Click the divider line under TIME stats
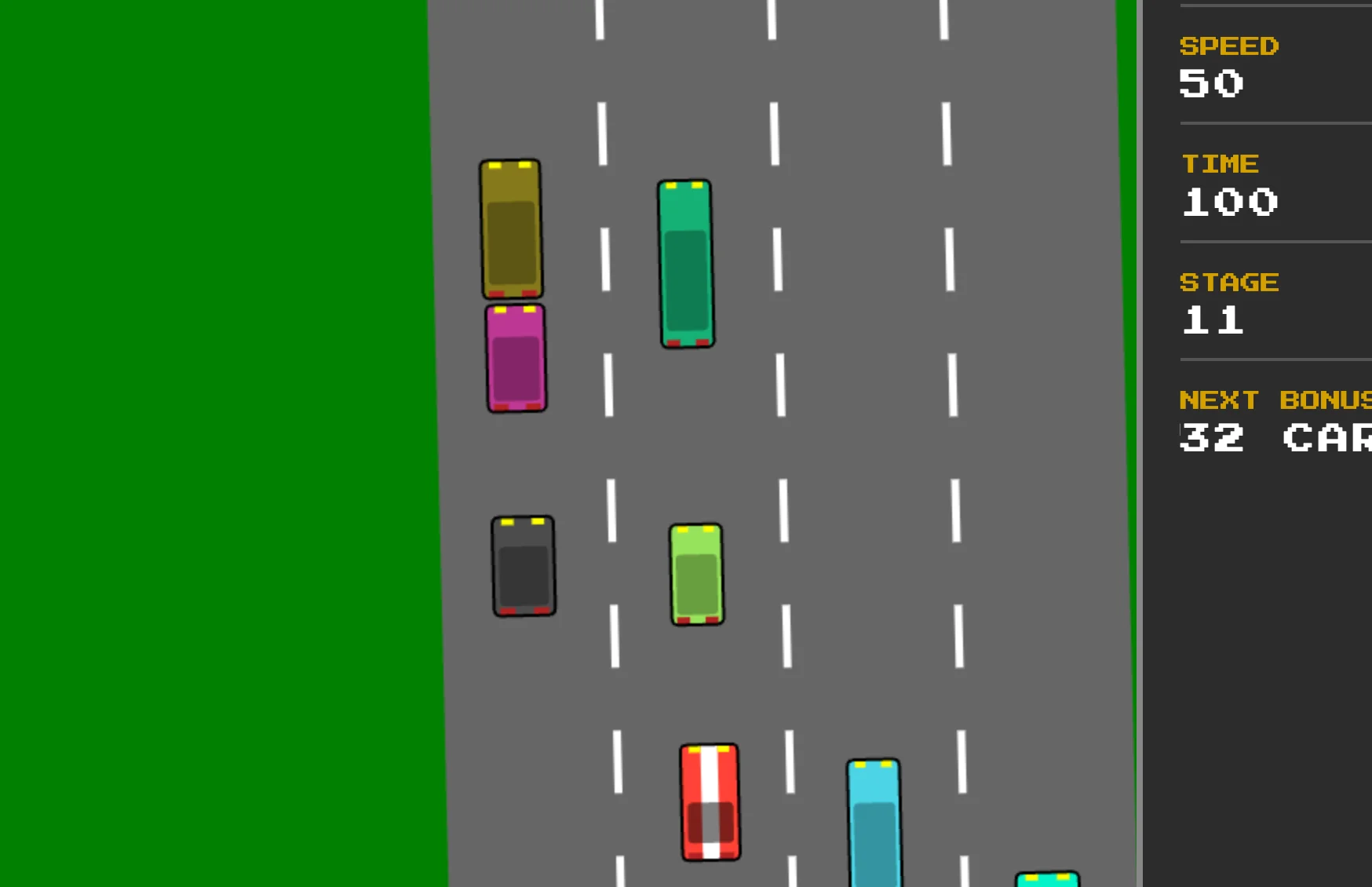Screen dimensions: 1372x887 (x=1272, y=240)
